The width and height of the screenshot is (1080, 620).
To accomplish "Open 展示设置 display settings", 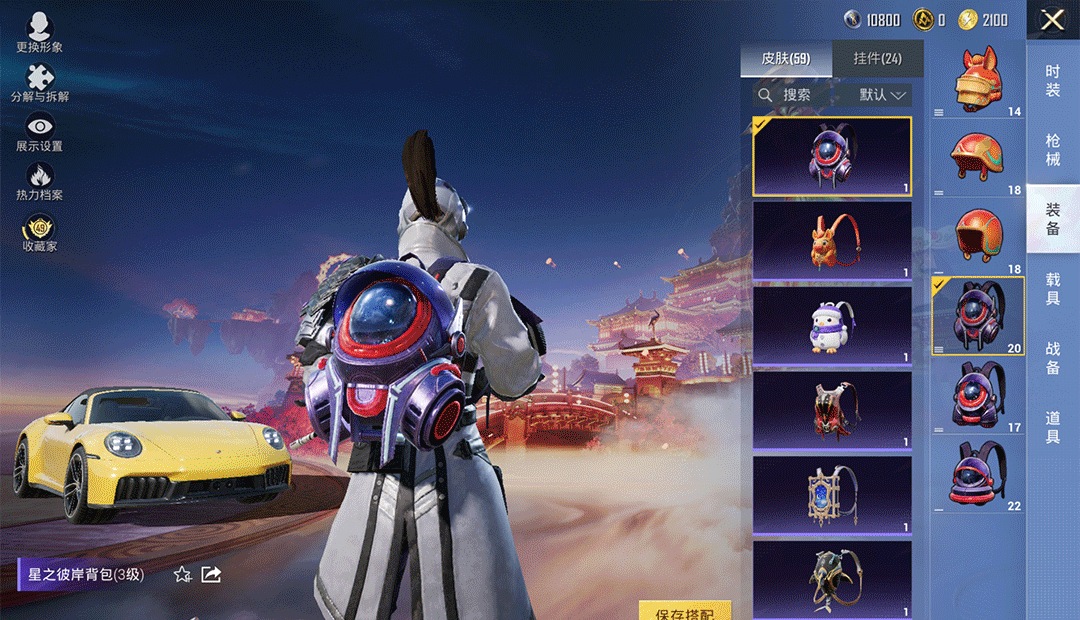I will [x=40, y=133].
